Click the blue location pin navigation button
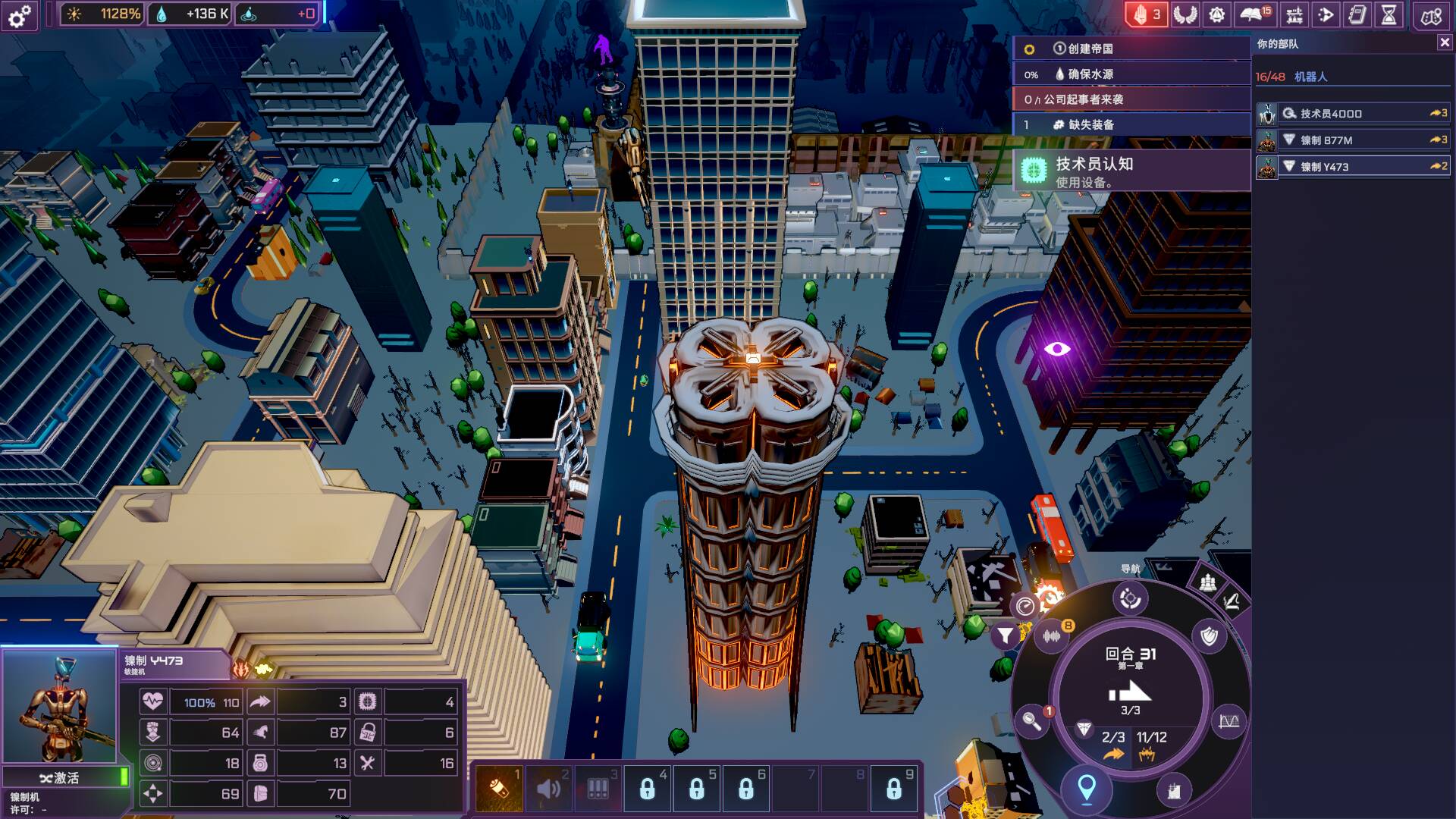Screen dimensions: 1456x819 pos(1086,789)
